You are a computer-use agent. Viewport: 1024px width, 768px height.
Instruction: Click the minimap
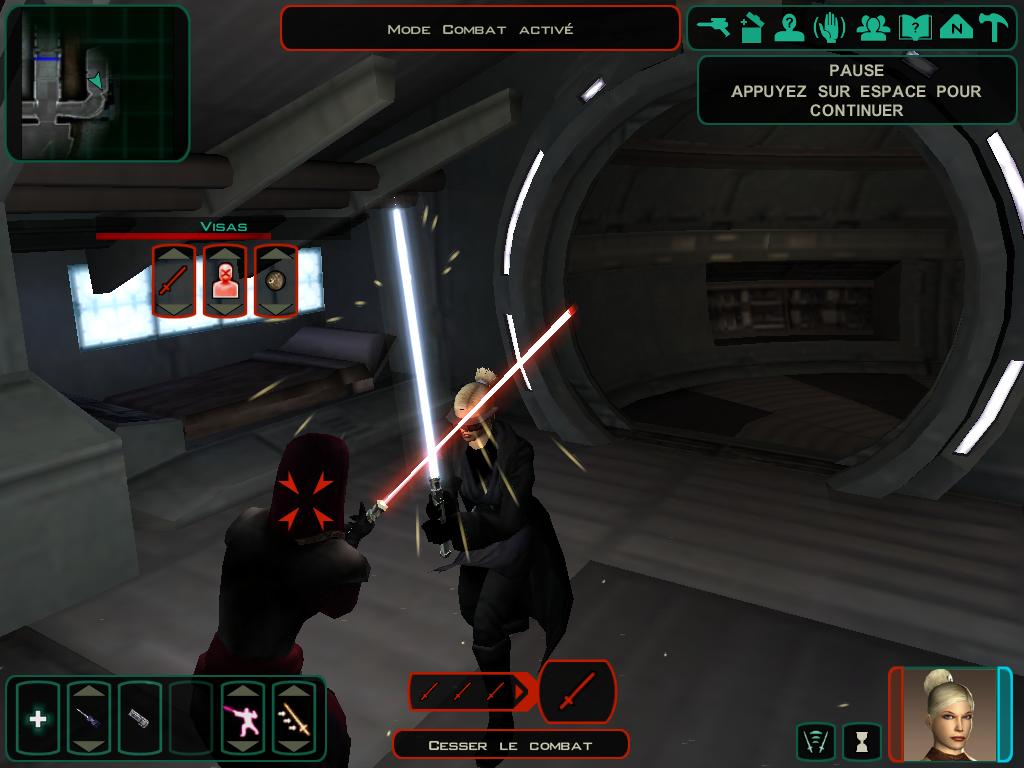click(x=97, y=83)
